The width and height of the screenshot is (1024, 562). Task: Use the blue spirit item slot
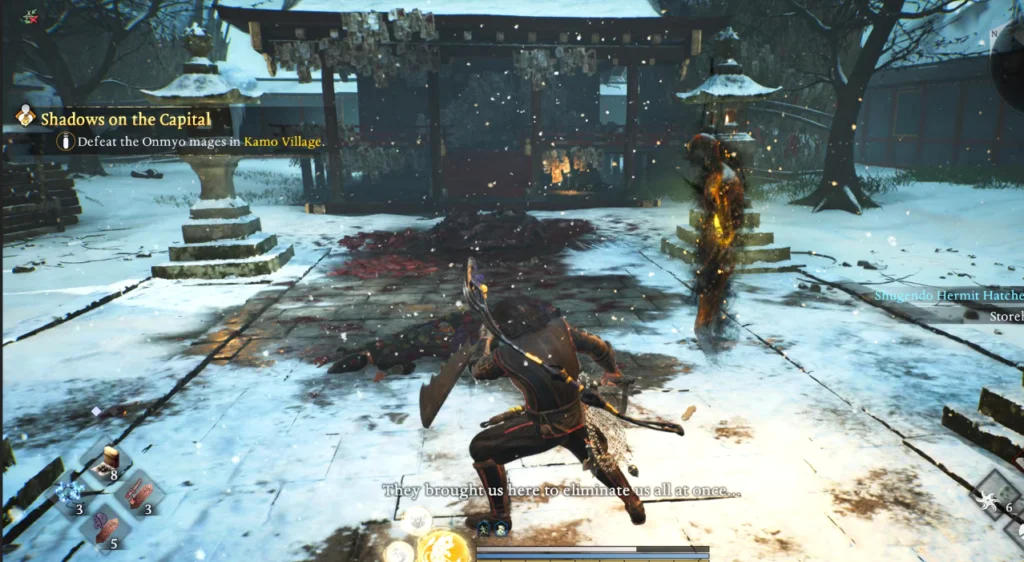pyautogui.click(x=70, y=492)
